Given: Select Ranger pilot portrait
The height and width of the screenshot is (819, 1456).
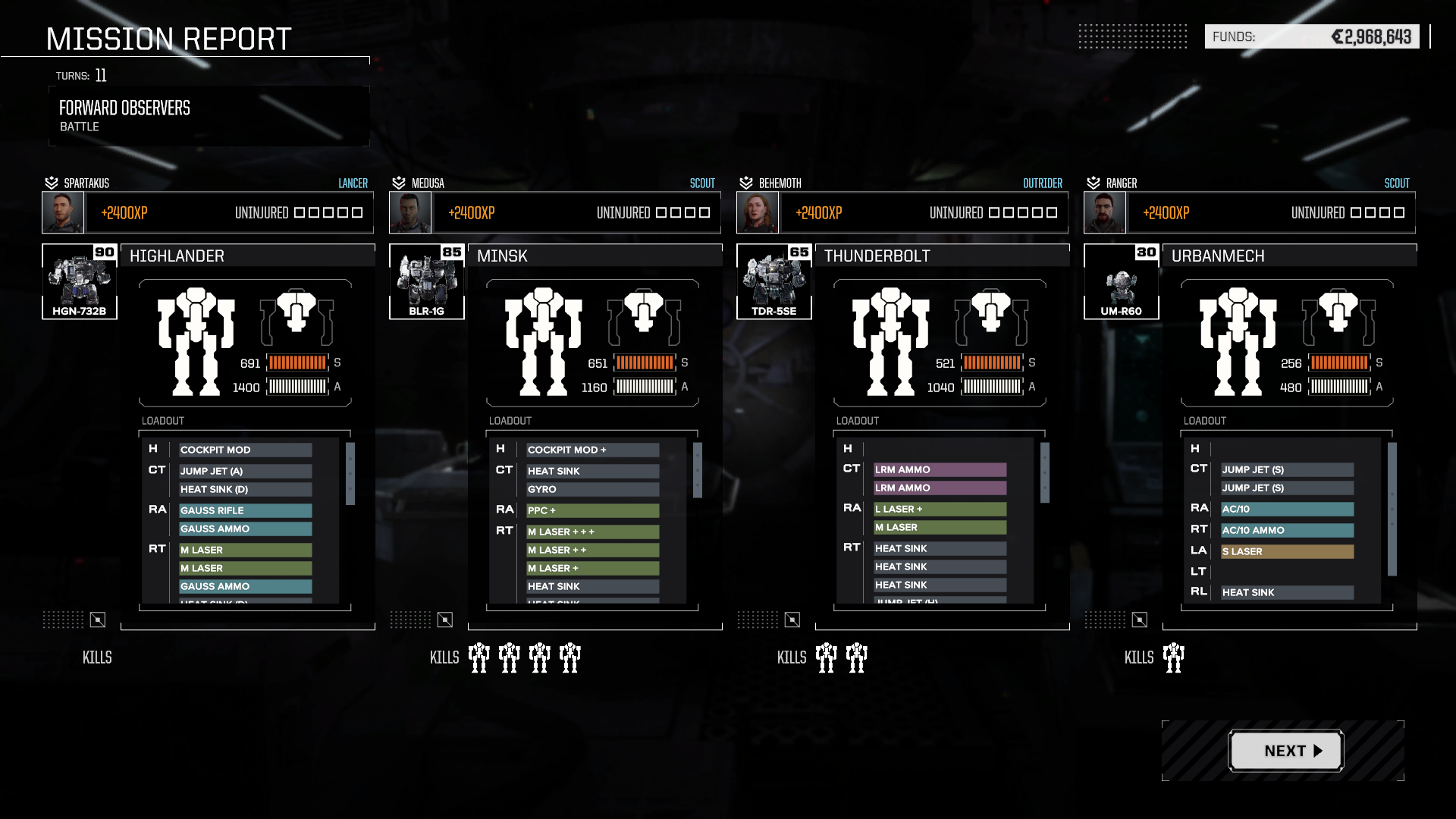Looking at the screenshot, I should pos(1105,212).
